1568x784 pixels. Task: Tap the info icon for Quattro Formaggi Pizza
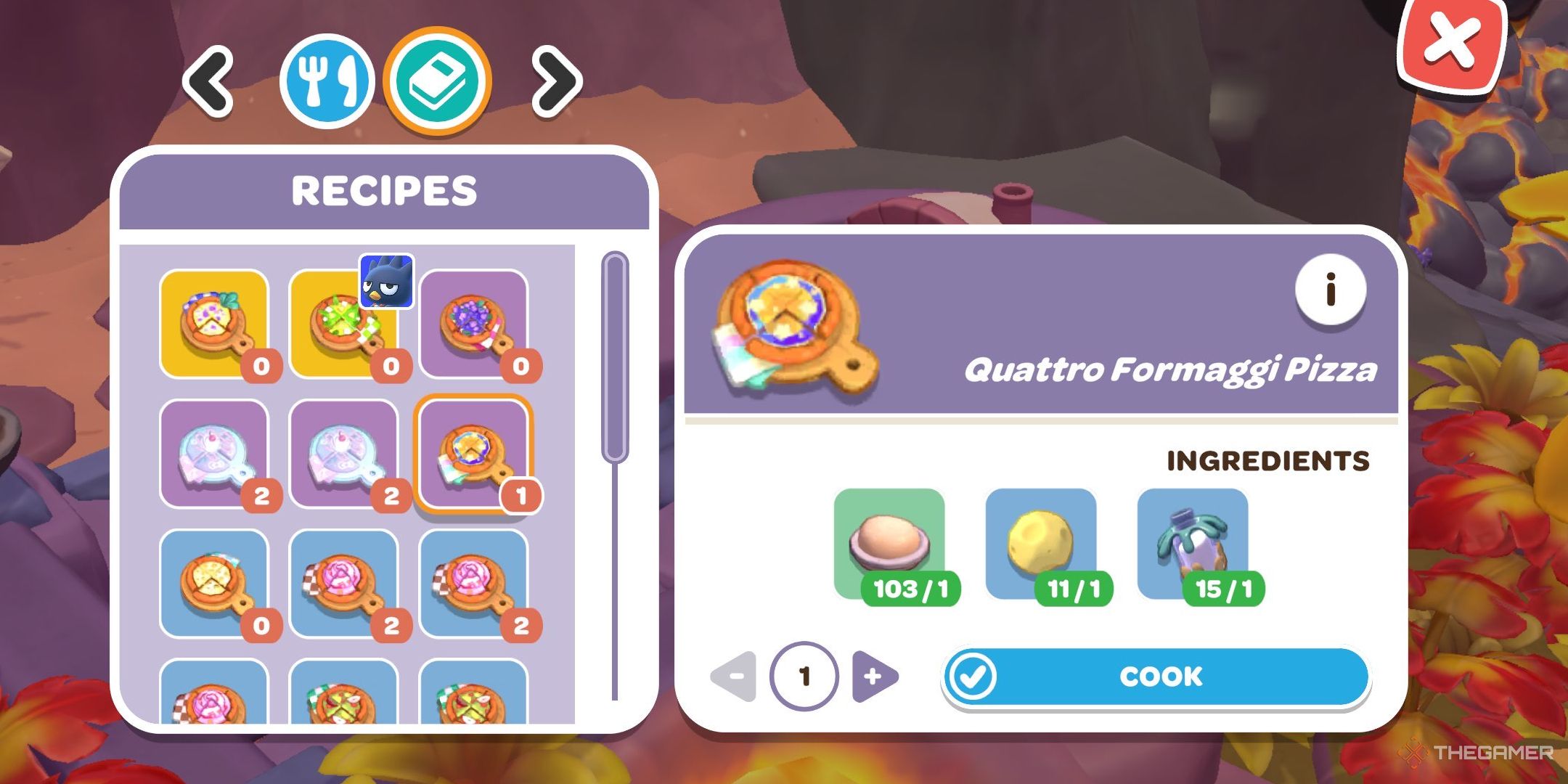point(1330,290)
